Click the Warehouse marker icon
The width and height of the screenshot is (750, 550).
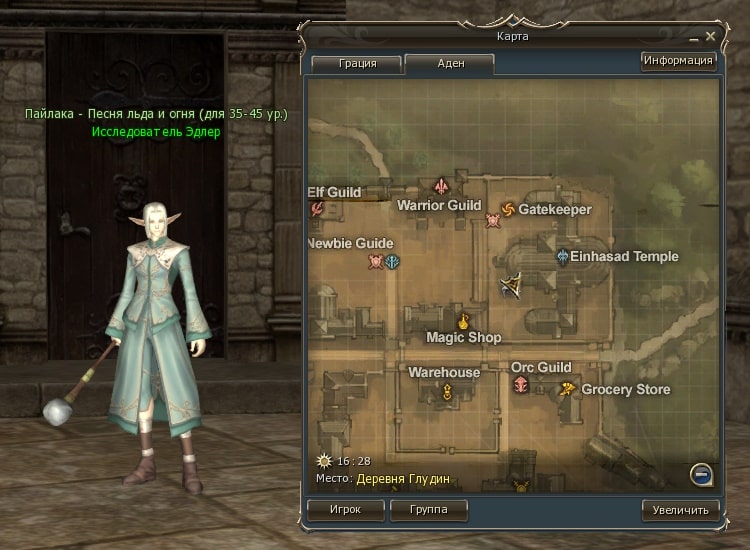pyautogui.click(x=447, y=392)
